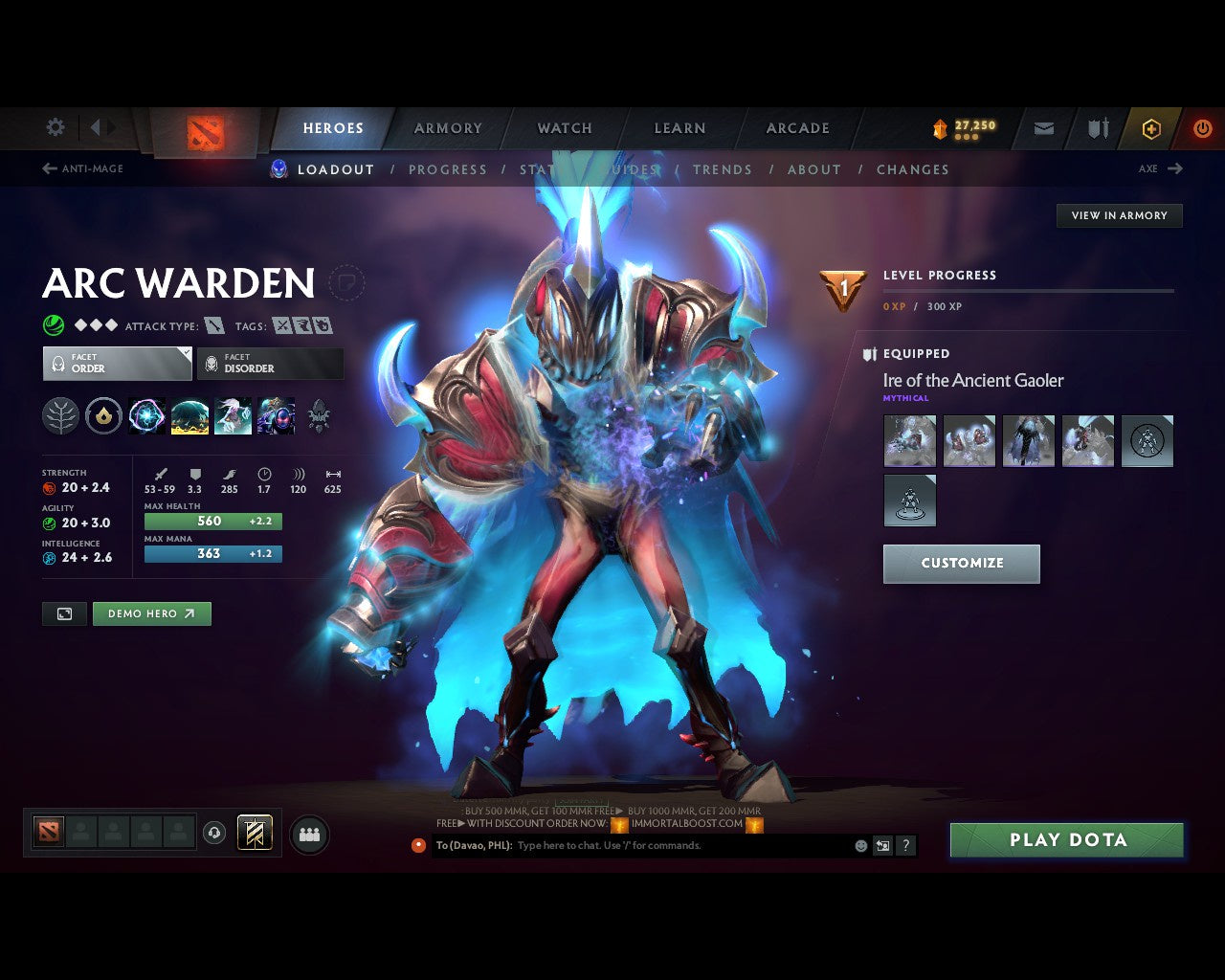Click the emoticon smiley in chat bar

(859, 846)
